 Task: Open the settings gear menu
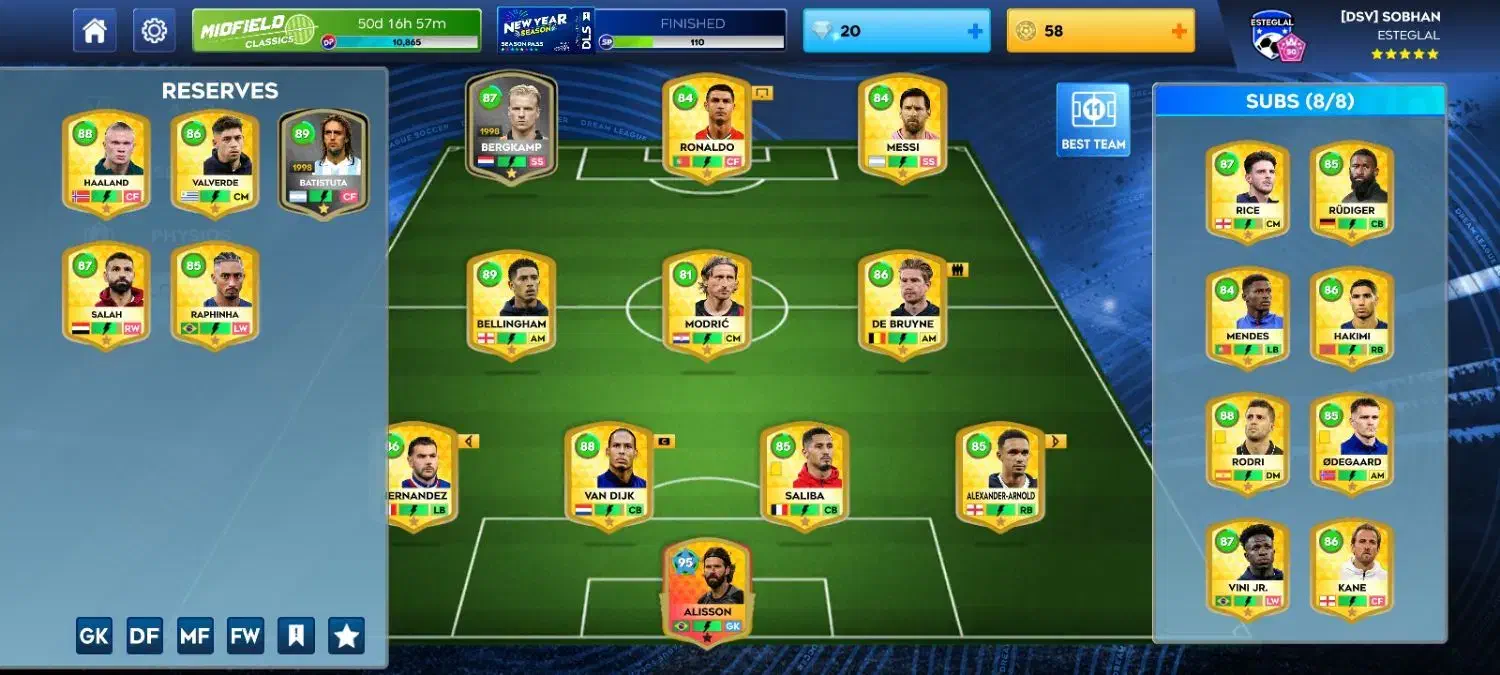[154, 30]
